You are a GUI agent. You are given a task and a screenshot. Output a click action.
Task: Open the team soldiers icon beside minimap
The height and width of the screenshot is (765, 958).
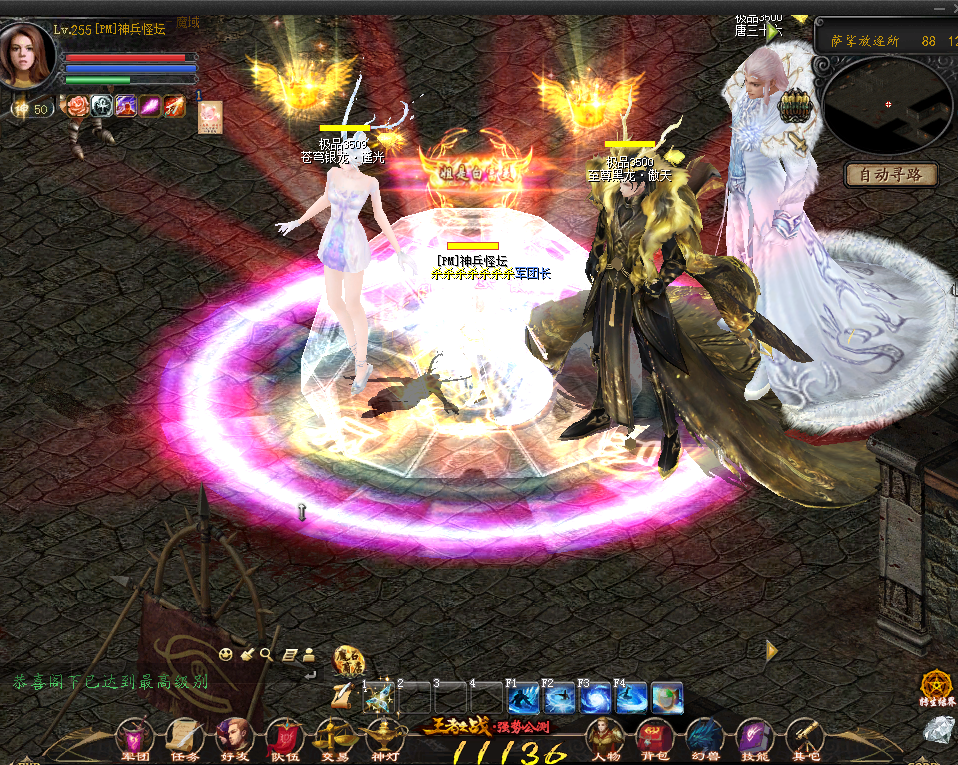[x=796, y=105]
